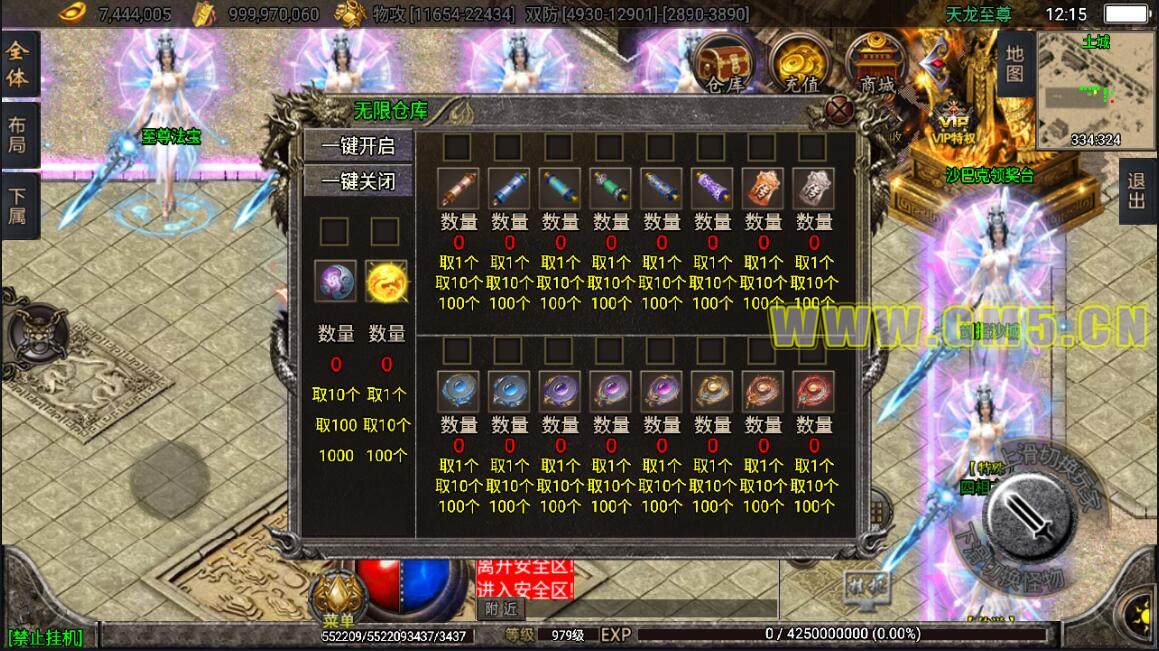Viewport: 1159px width, 651px height.
Task: Open the 充值 recharge icon
Action: 797,63
